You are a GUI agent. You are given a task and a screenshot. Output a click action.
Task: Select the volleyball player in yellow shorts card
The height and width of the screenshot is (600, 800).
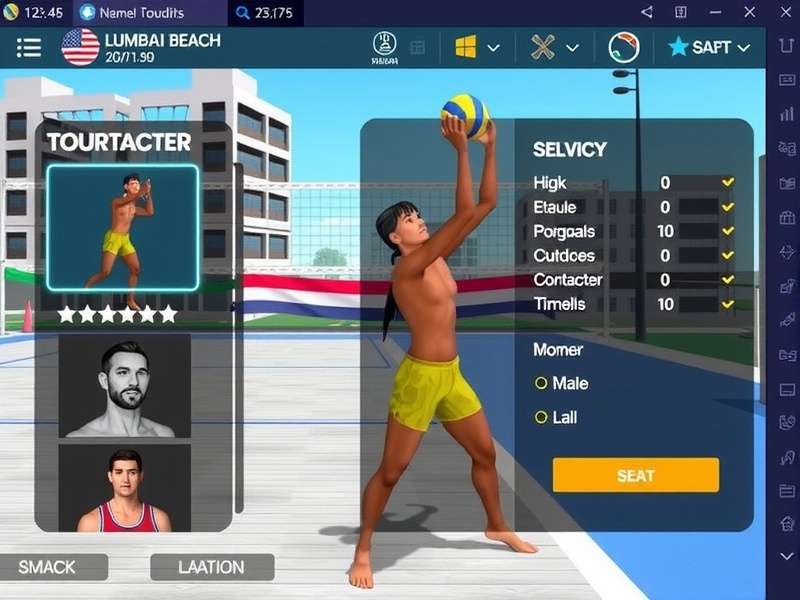click(122, 227)
